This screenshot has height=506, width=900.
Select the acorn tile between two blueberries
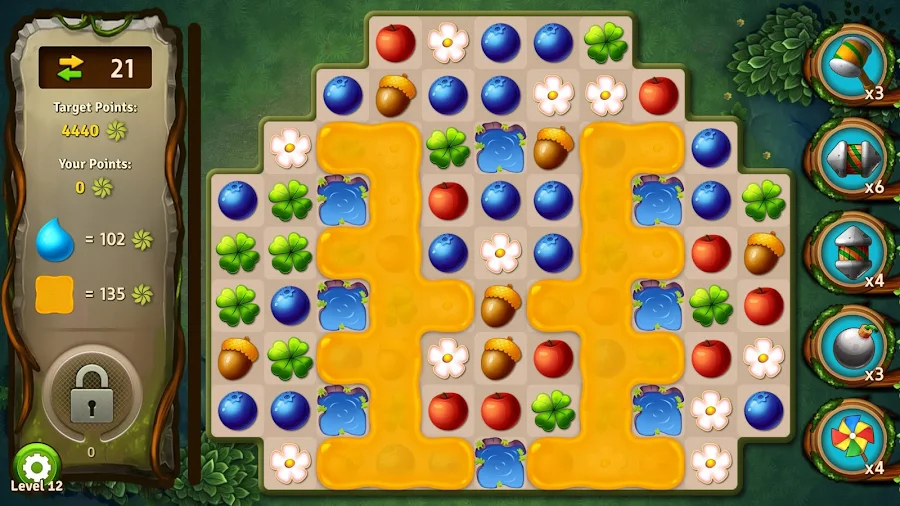[x=396, y=96]
